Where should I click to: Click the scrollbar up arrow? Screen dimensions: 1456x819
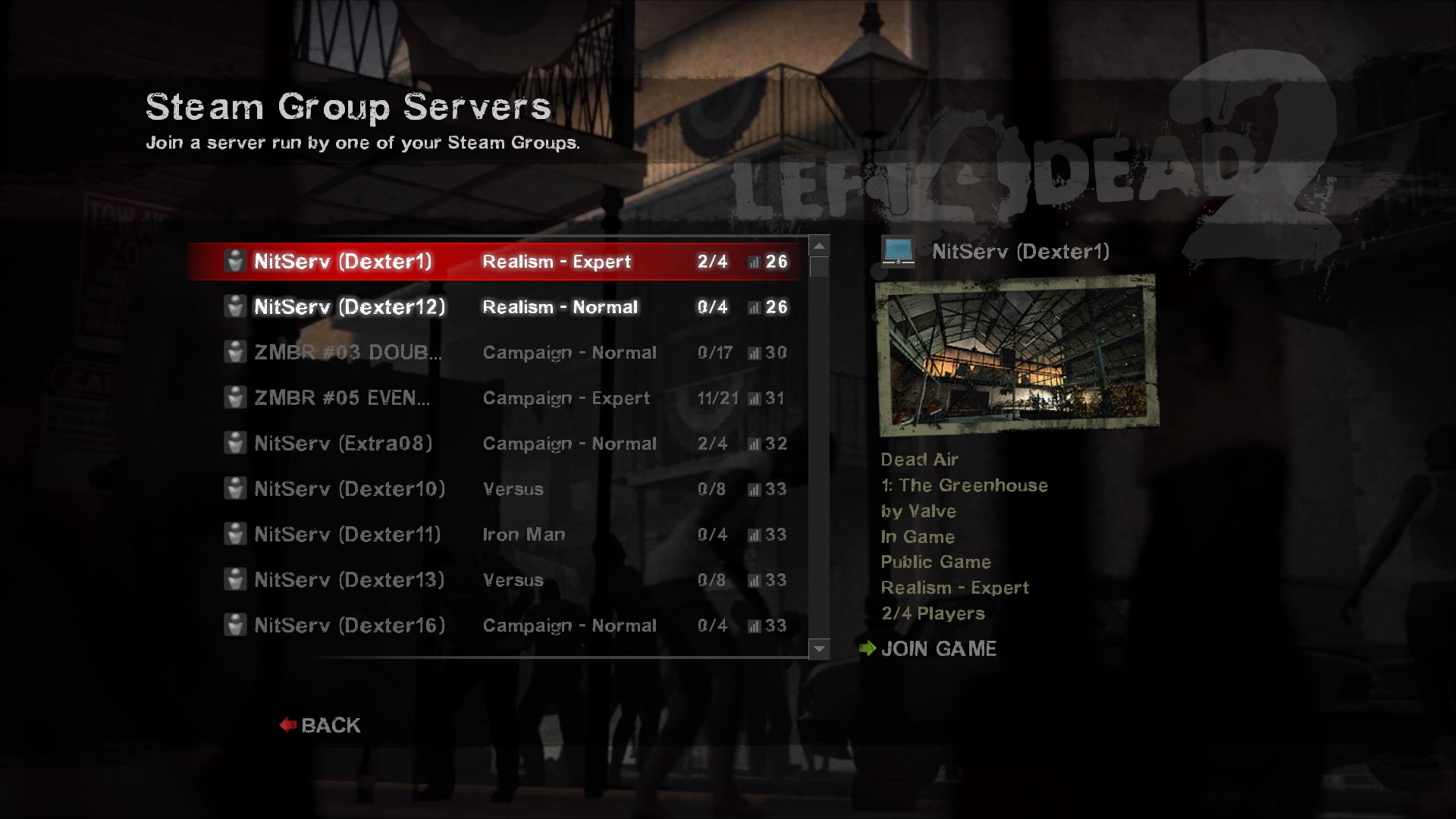click(820, 246)
